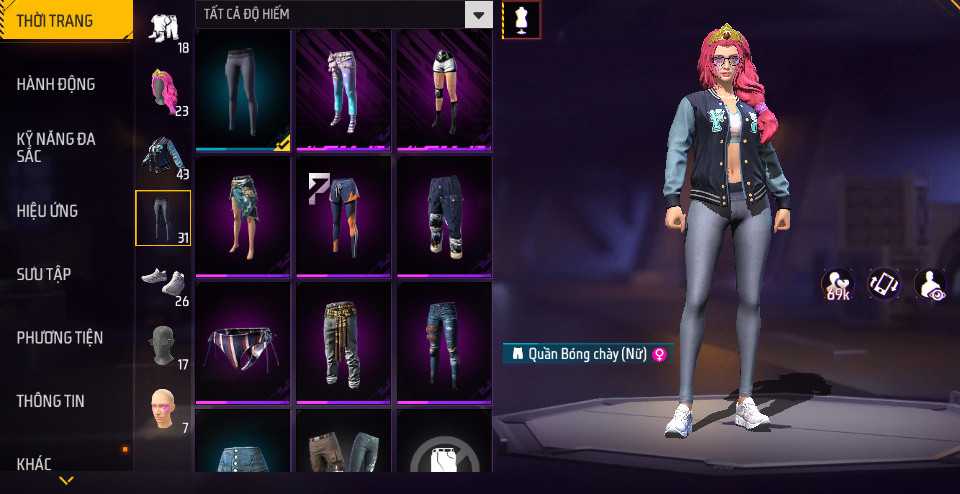The width and height of the screenshot is (960, 494).
Task: Open the Tất Cả Độ Hiếm rarity dropdown
Action: (344, 15)
